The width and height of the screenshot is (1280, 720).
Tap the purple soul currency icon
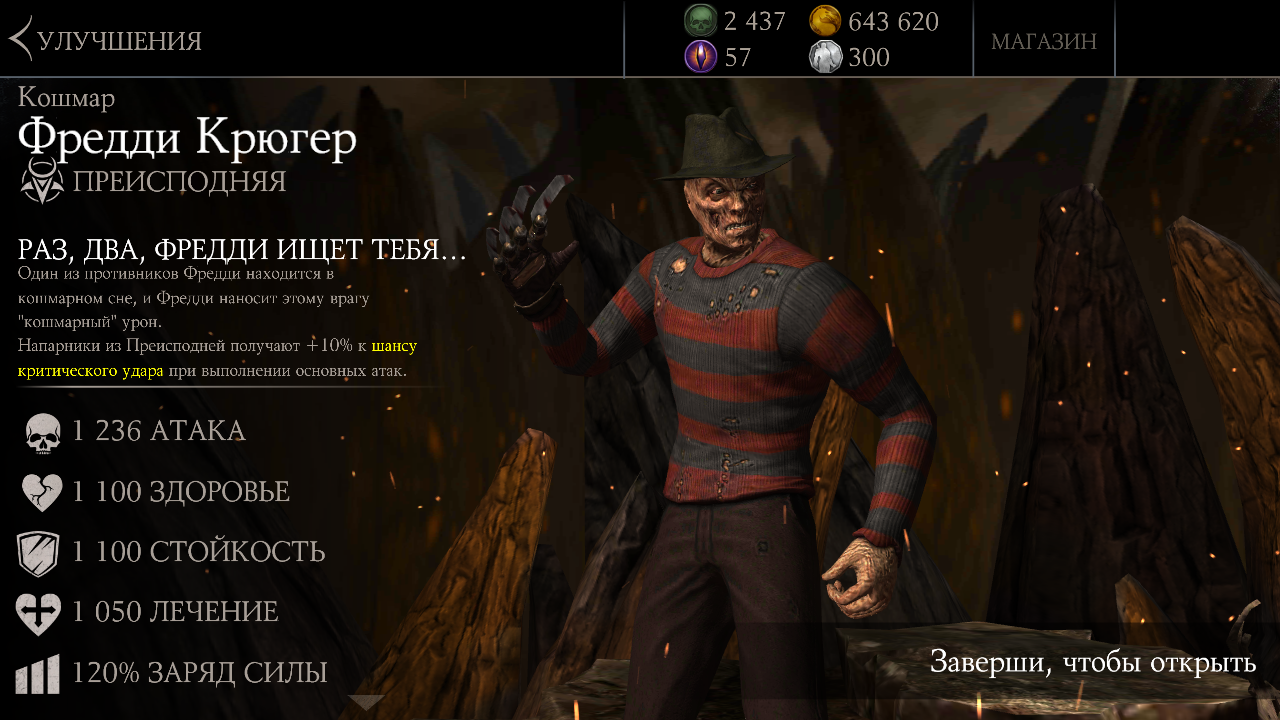[701, 57]
